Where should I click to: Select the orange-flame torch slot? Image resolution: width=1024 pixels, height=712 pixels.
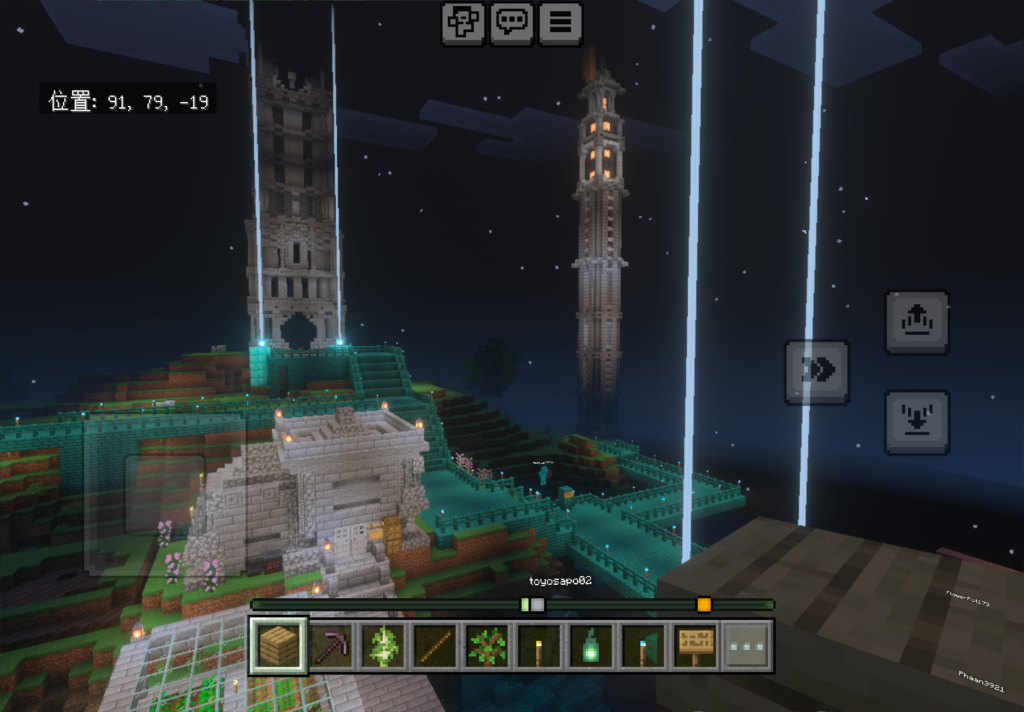(539, 646)
